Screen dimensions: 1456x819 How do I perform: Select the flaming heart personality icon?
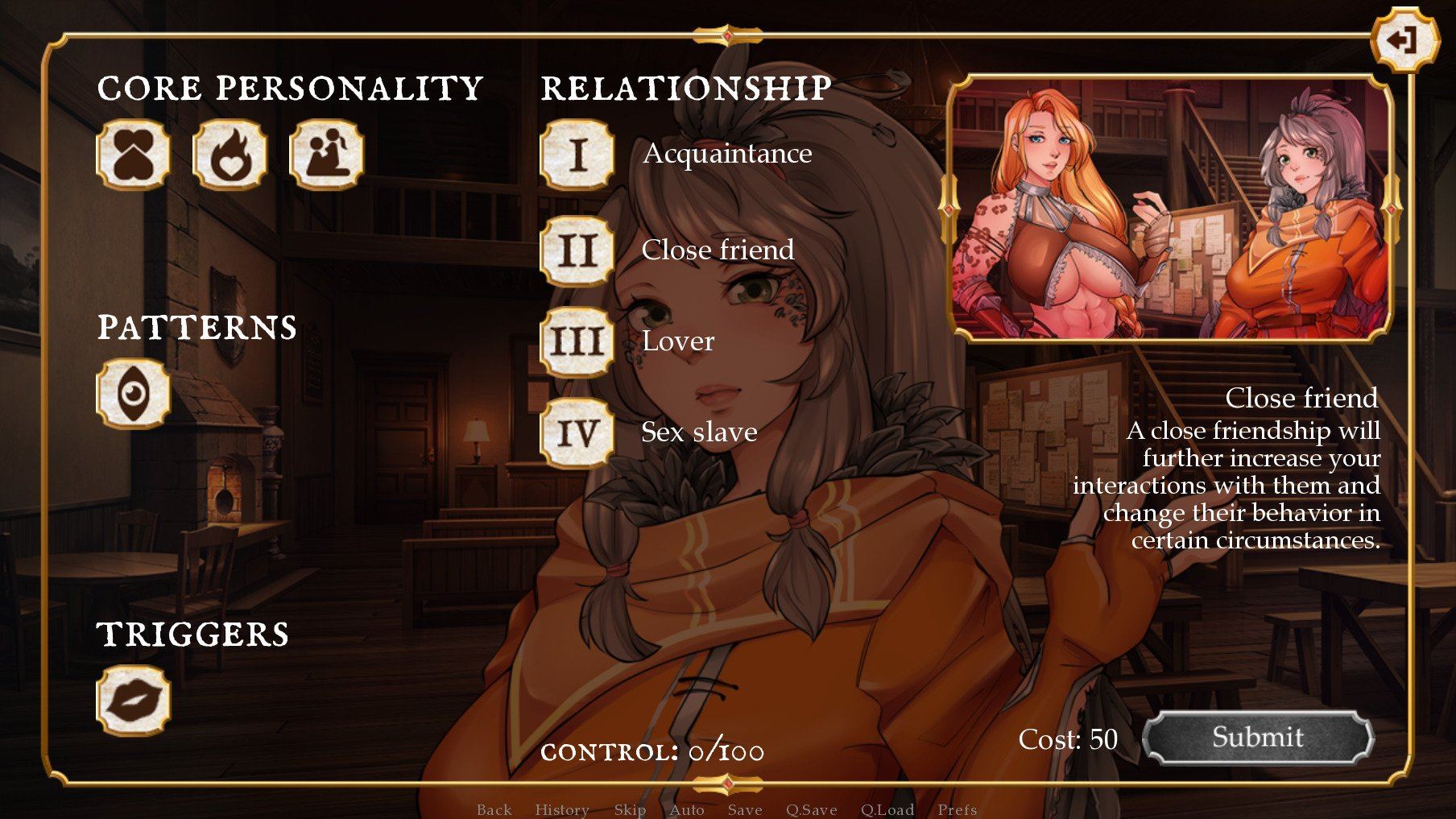coord(230,155)
